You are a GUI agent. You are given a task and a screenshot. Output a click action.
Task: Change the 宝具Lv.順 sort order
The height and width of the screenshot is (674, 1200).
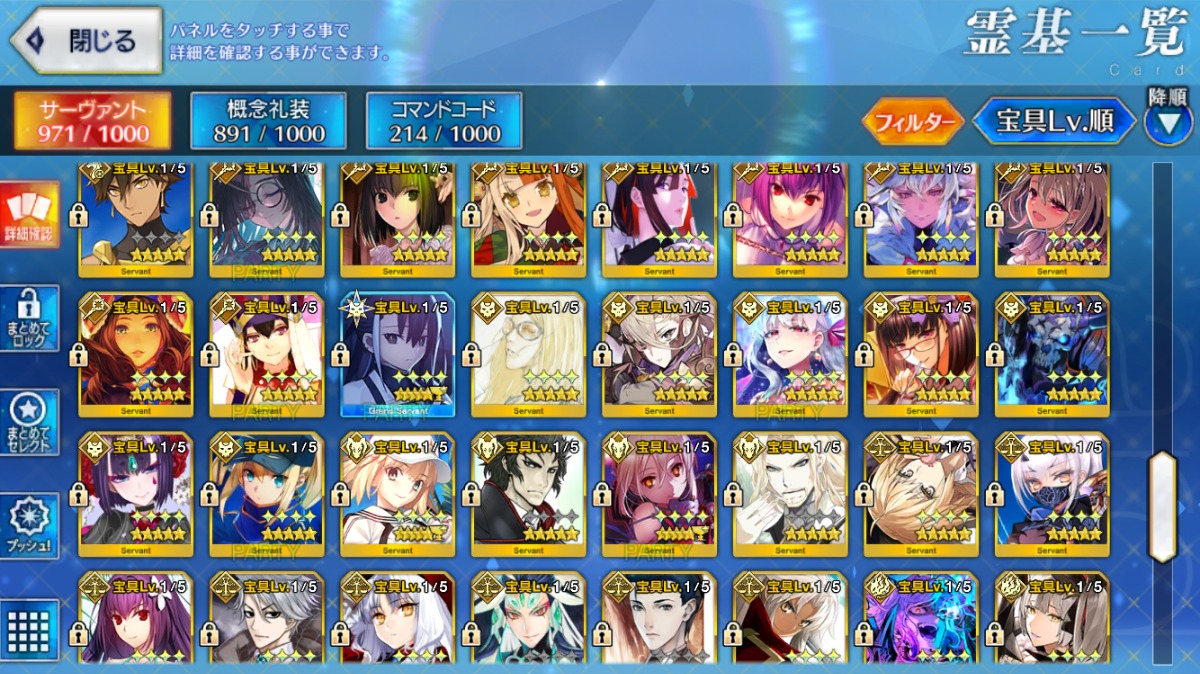click(1057, 122)
